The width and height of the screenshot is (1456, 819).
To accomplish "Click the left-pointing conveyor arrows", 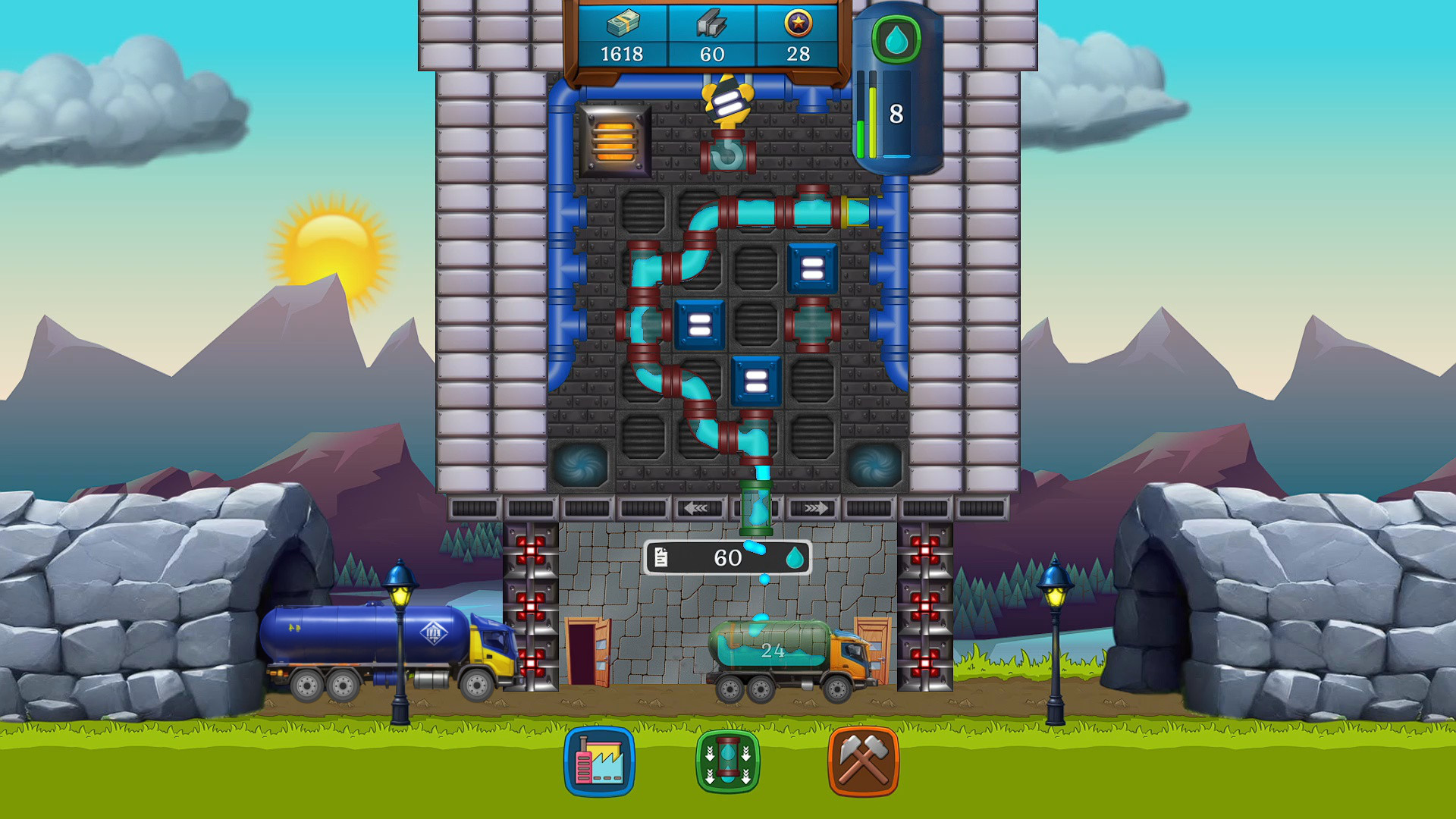I will click(698, 509).
